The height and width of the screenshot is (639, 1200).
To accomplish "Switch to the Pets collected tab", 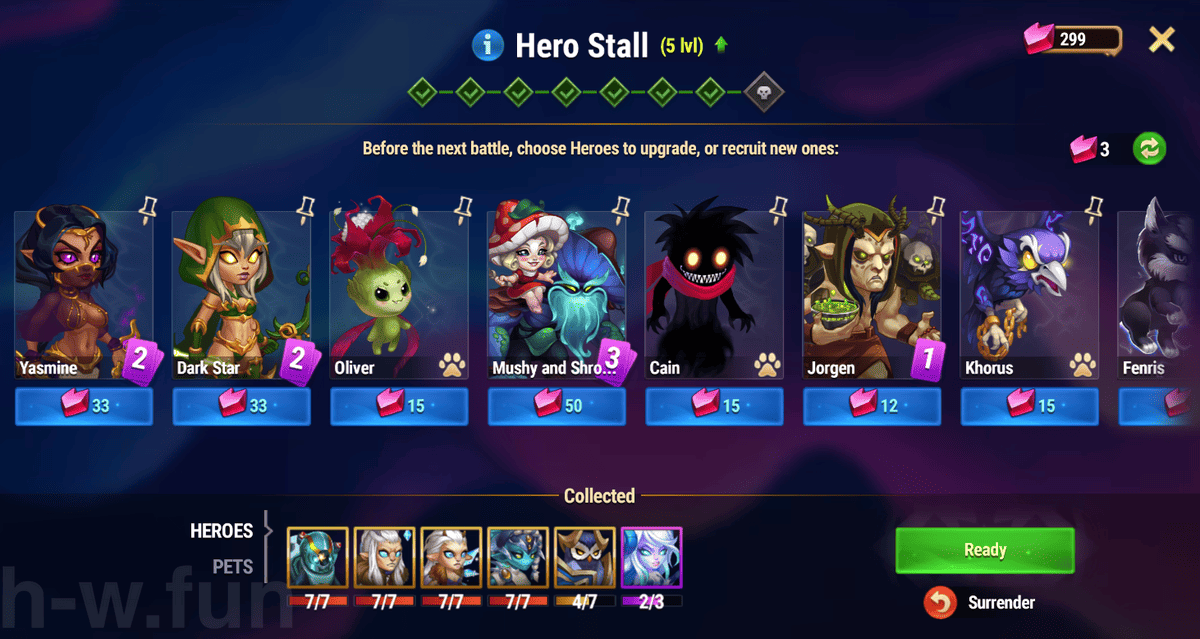I will tap(232, 567).
